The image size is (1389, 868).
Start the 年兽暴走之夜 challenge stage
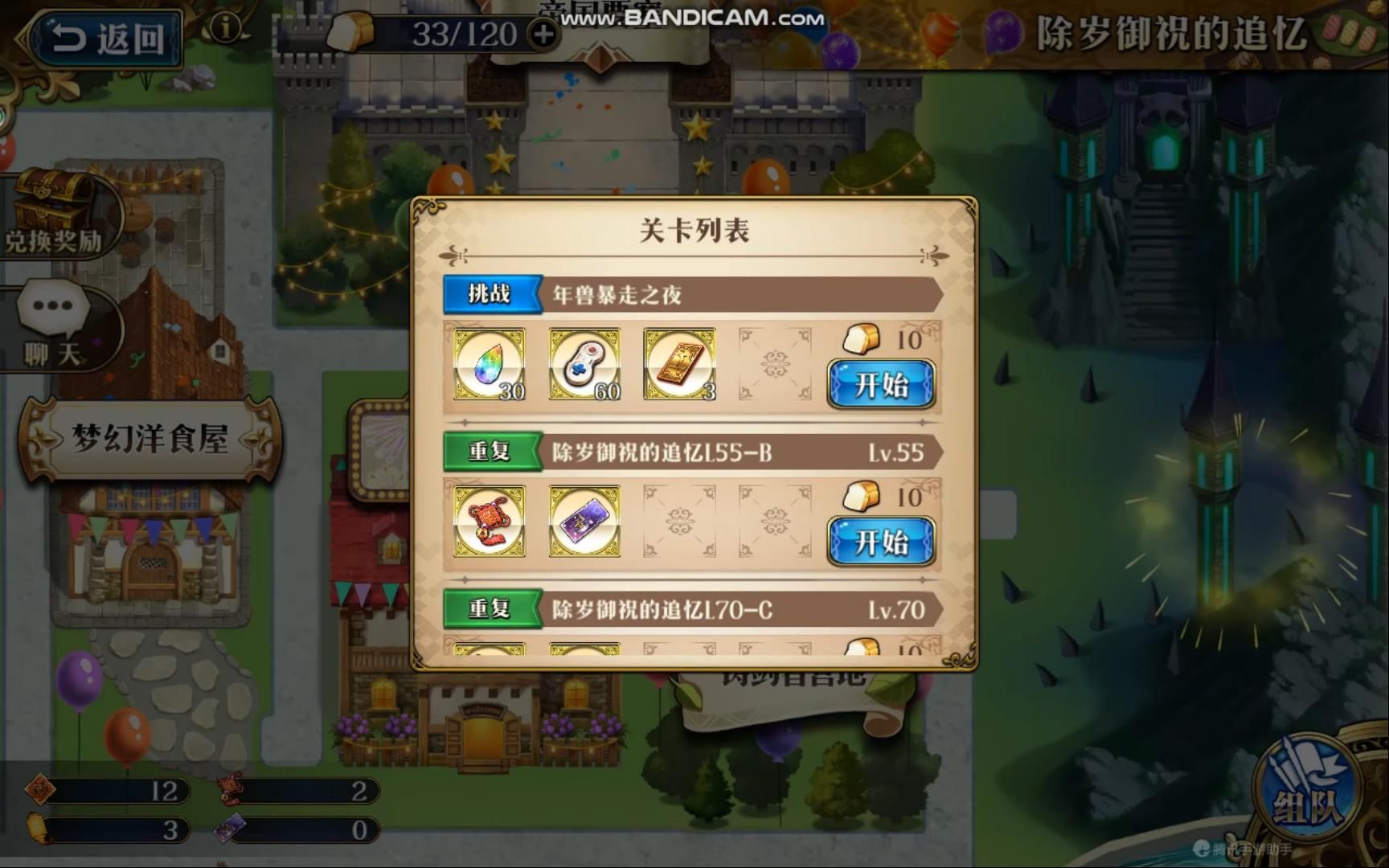coord(881,387)
